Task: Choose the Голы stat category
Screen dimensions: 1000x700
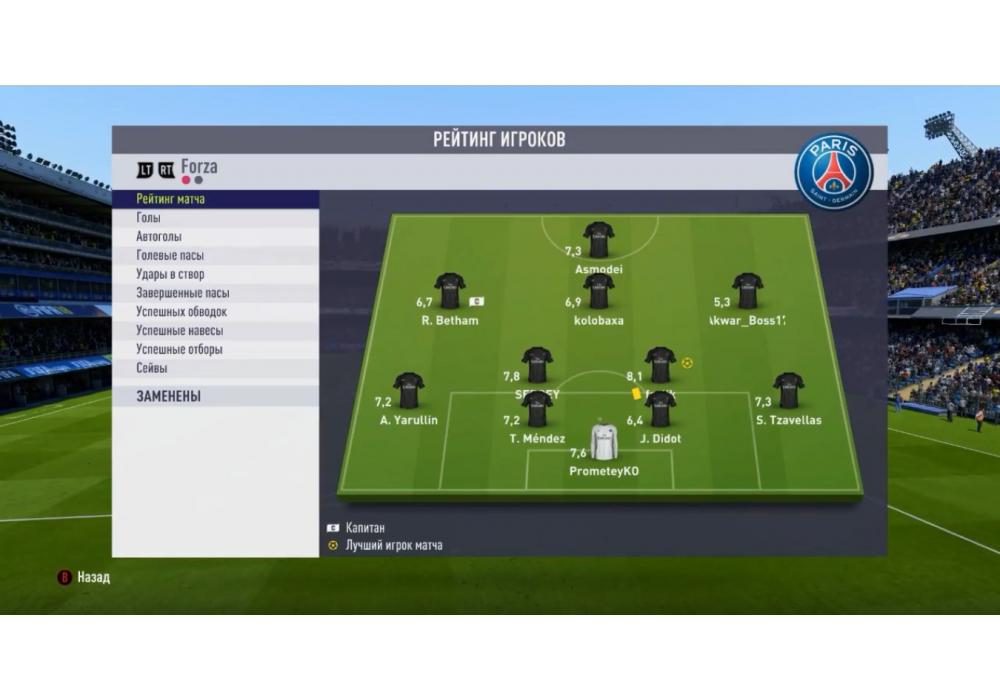Action: click(216, 218)
